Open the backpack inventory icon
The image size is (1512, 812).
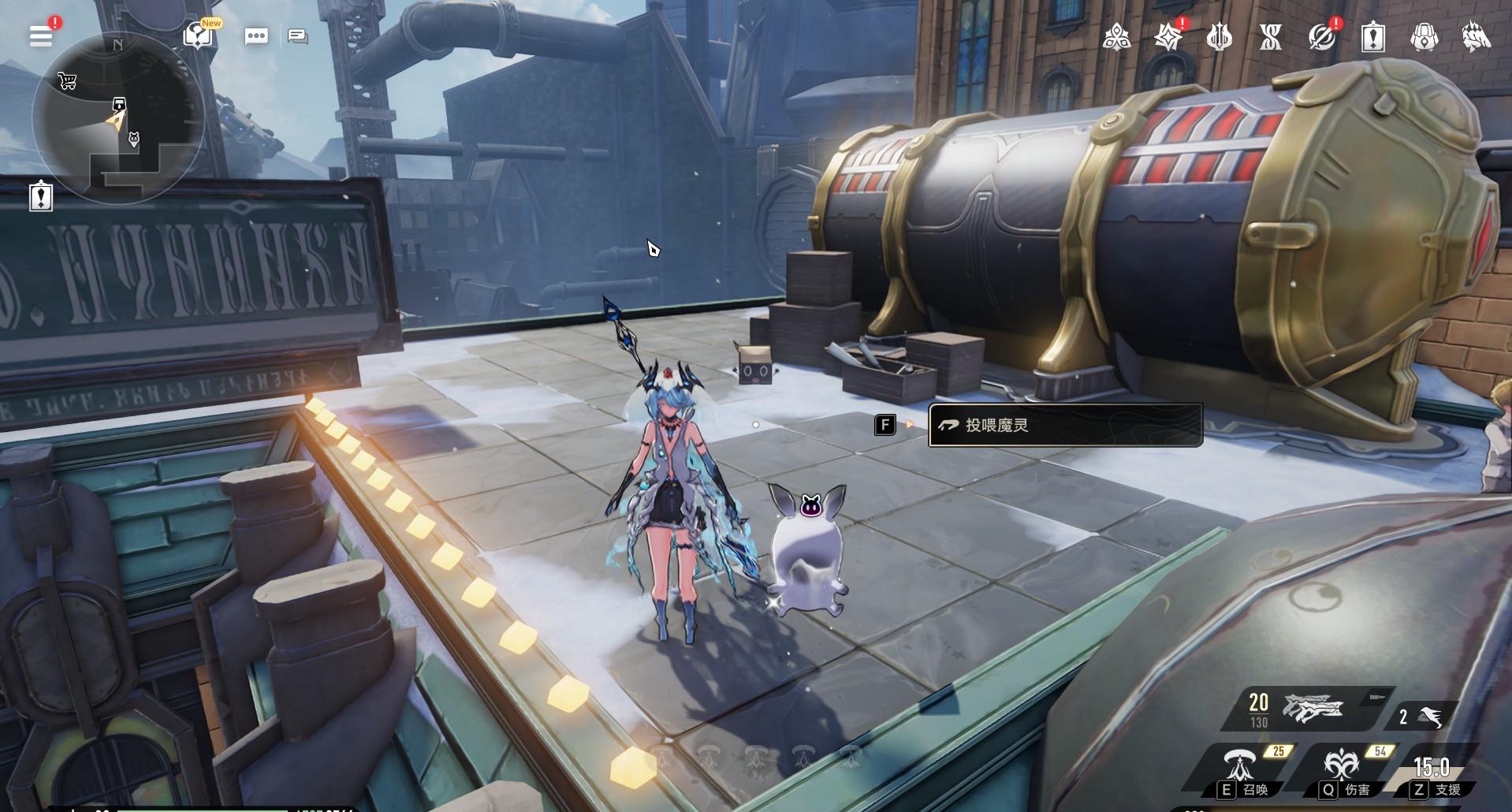[x=1424, y=36]
